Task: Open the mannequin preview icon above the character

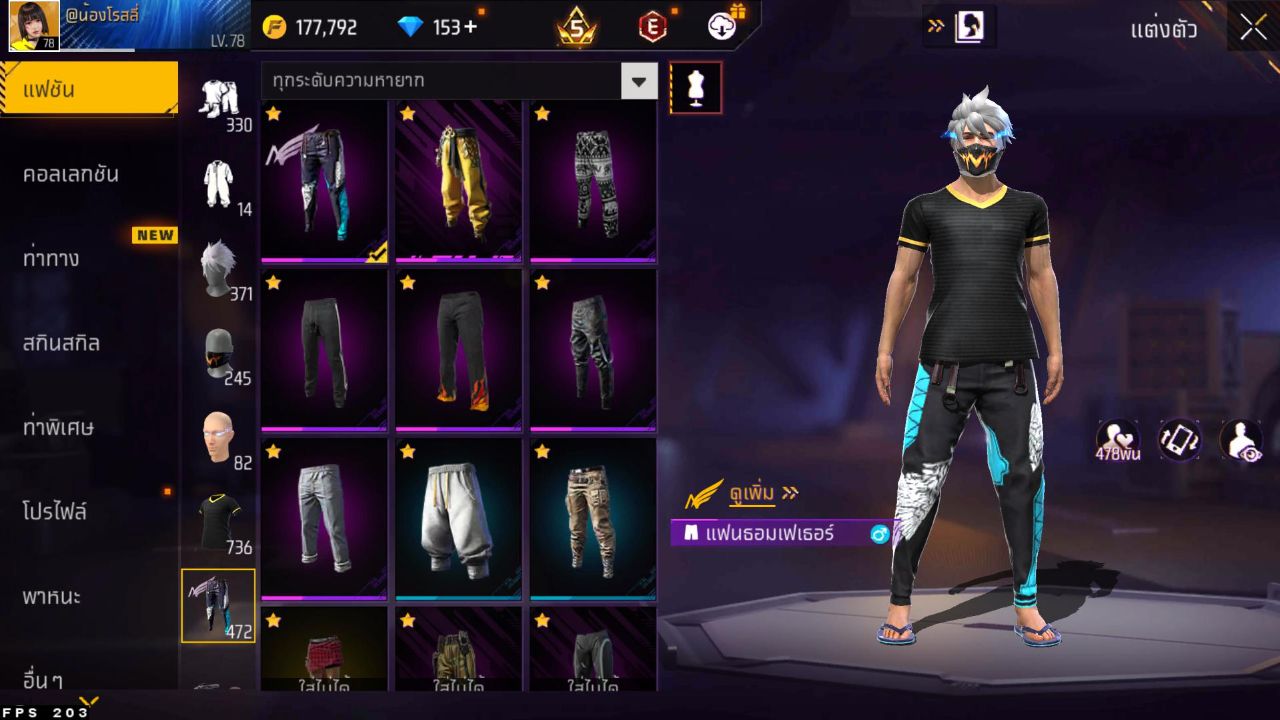Action: [696, 86]
